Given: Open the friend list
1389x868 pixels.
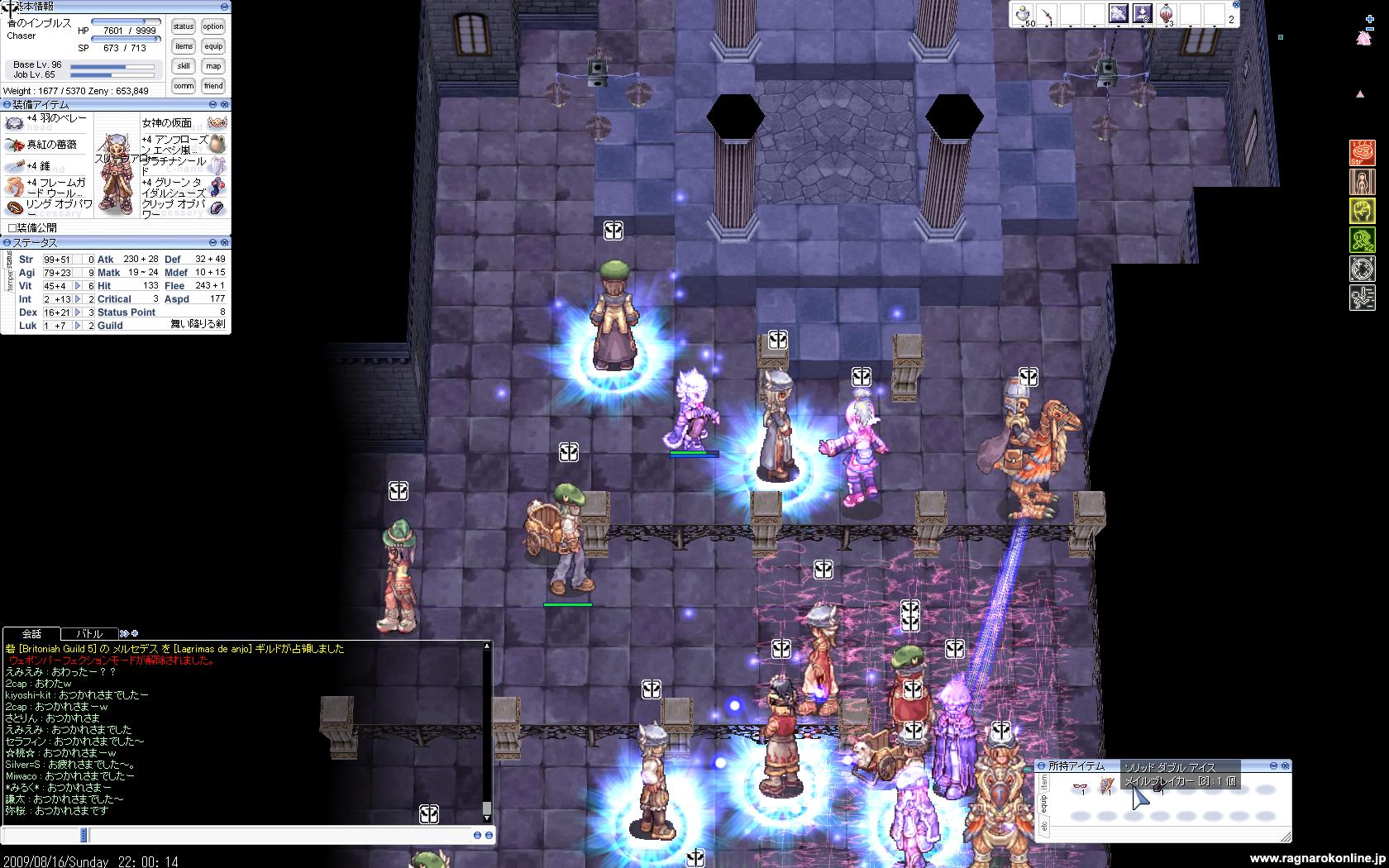Looking at the screenshot, I should (x=213, y=86).
